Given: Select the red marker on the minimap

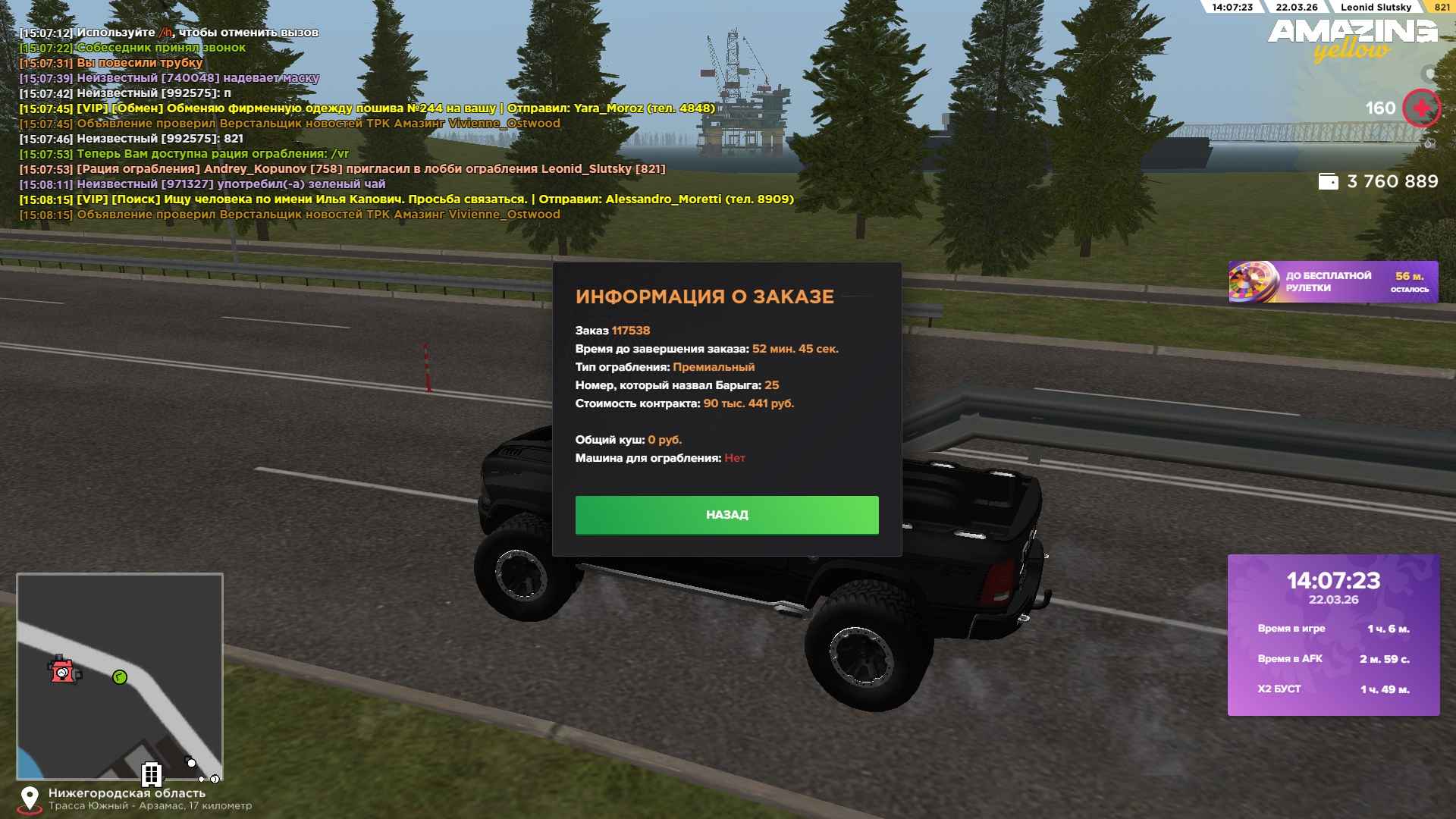Looking at the screenshot, I should 64,670.
